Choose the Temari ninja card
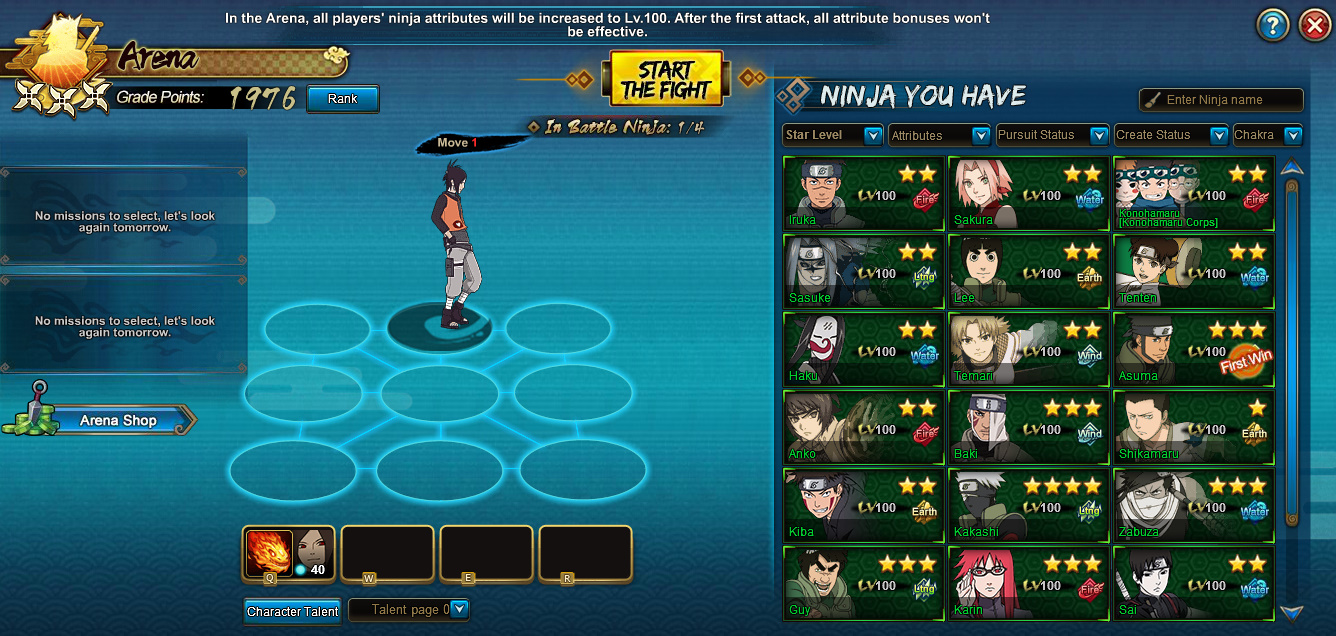Image resolution: width=1336 pixels, height=636 pixels. pyautogui.click(x=1027, y=350)
